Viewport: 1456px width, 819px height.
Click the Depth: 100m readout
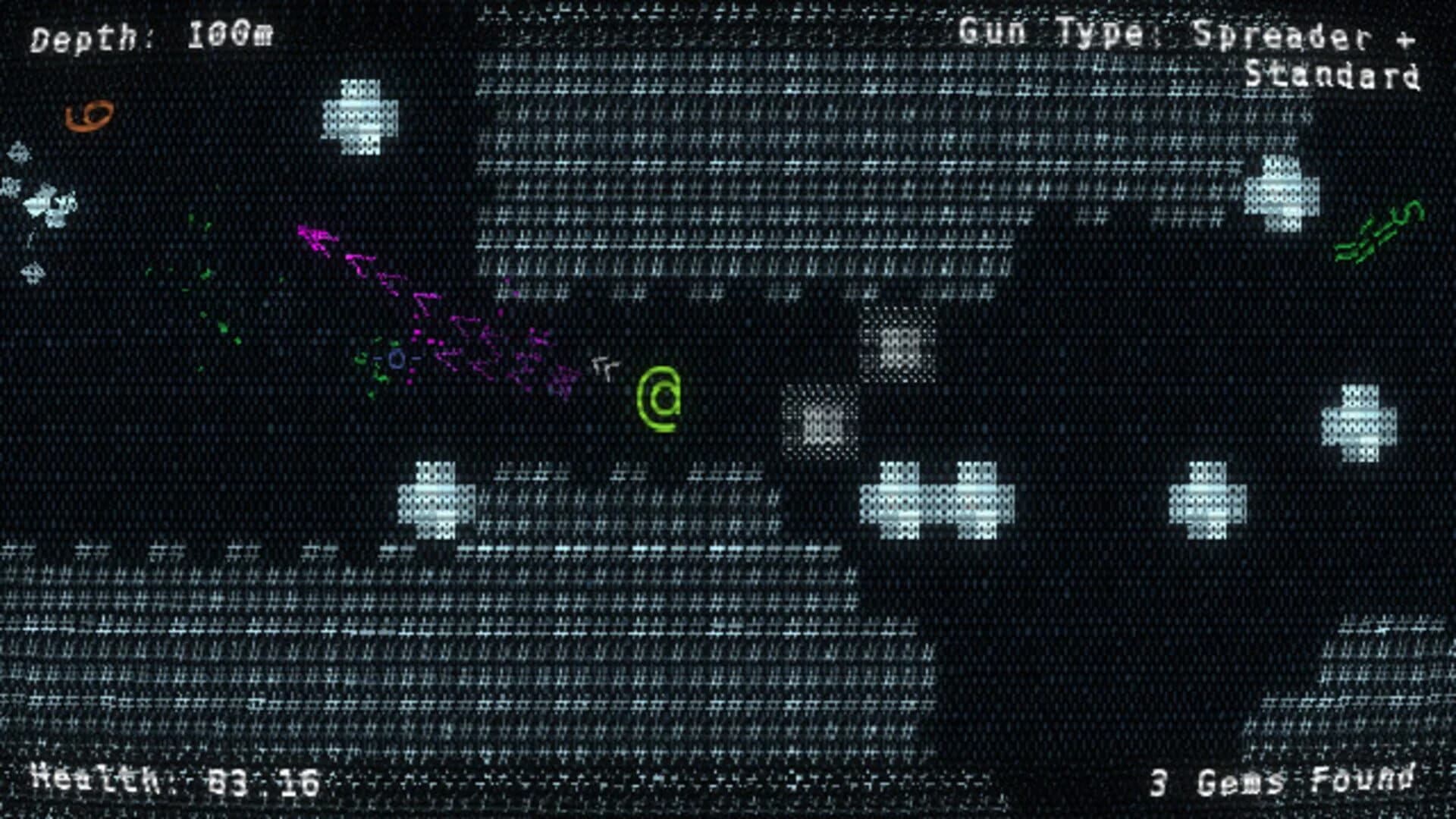coord(152,34)
